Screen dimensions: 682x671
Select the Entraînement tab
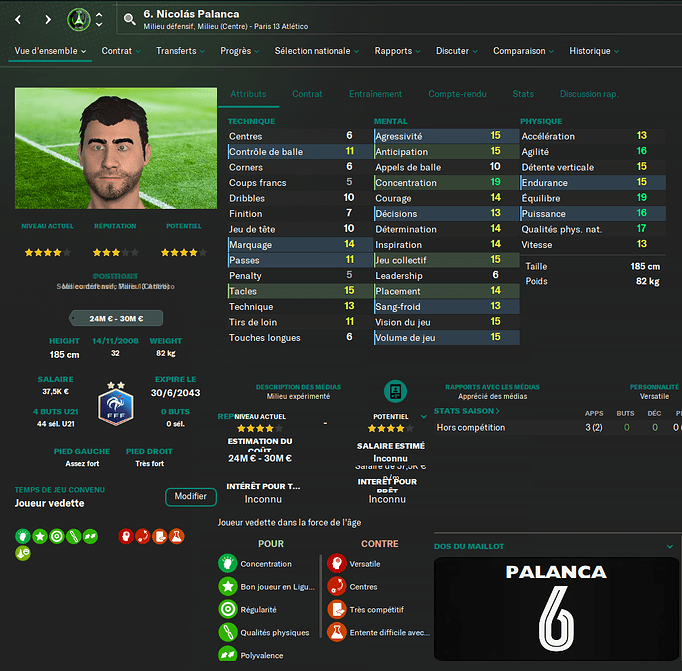(x=376, y=94)
